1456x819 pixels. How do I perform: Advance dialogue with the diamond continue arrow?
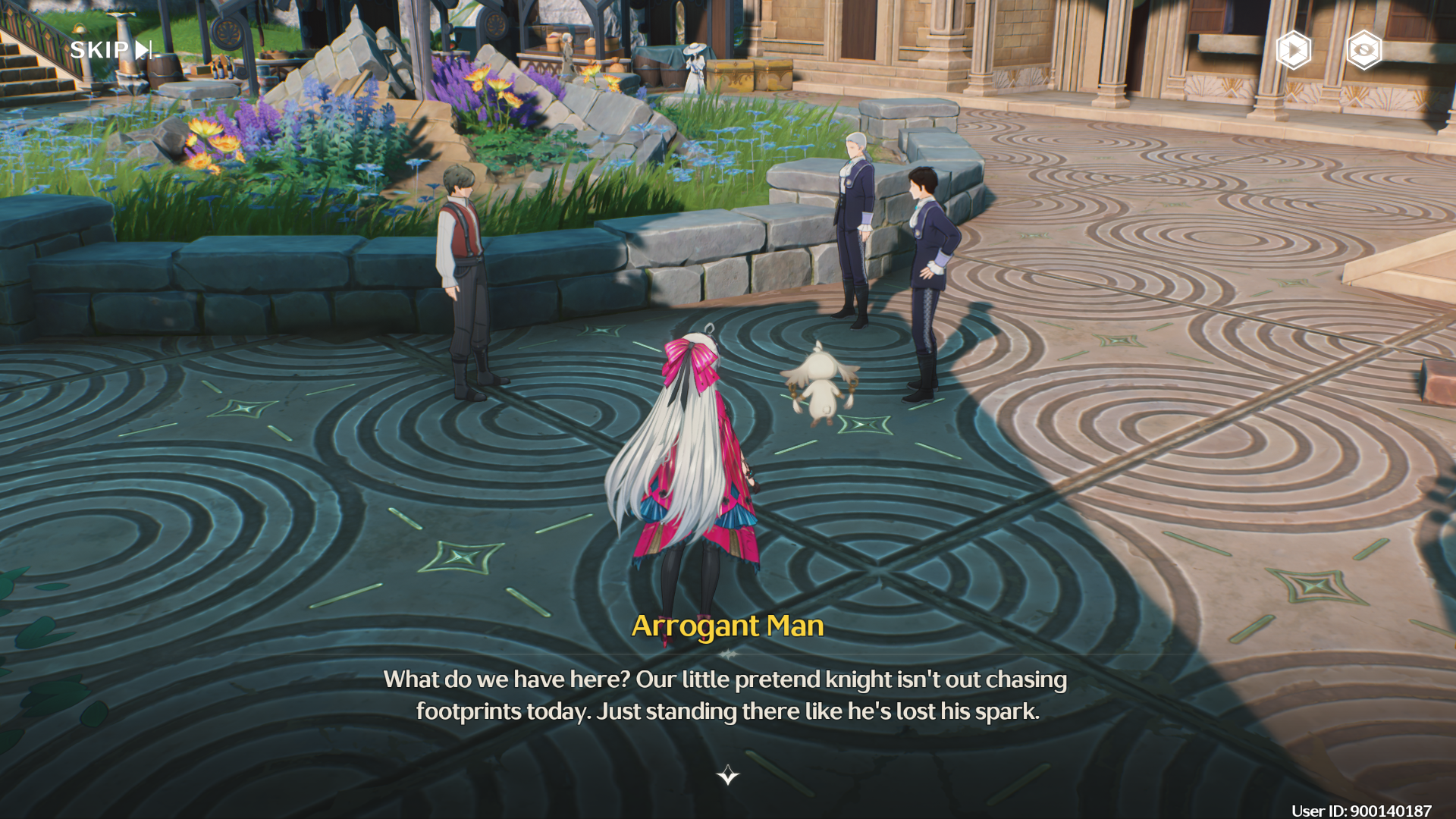coord(728,774)
